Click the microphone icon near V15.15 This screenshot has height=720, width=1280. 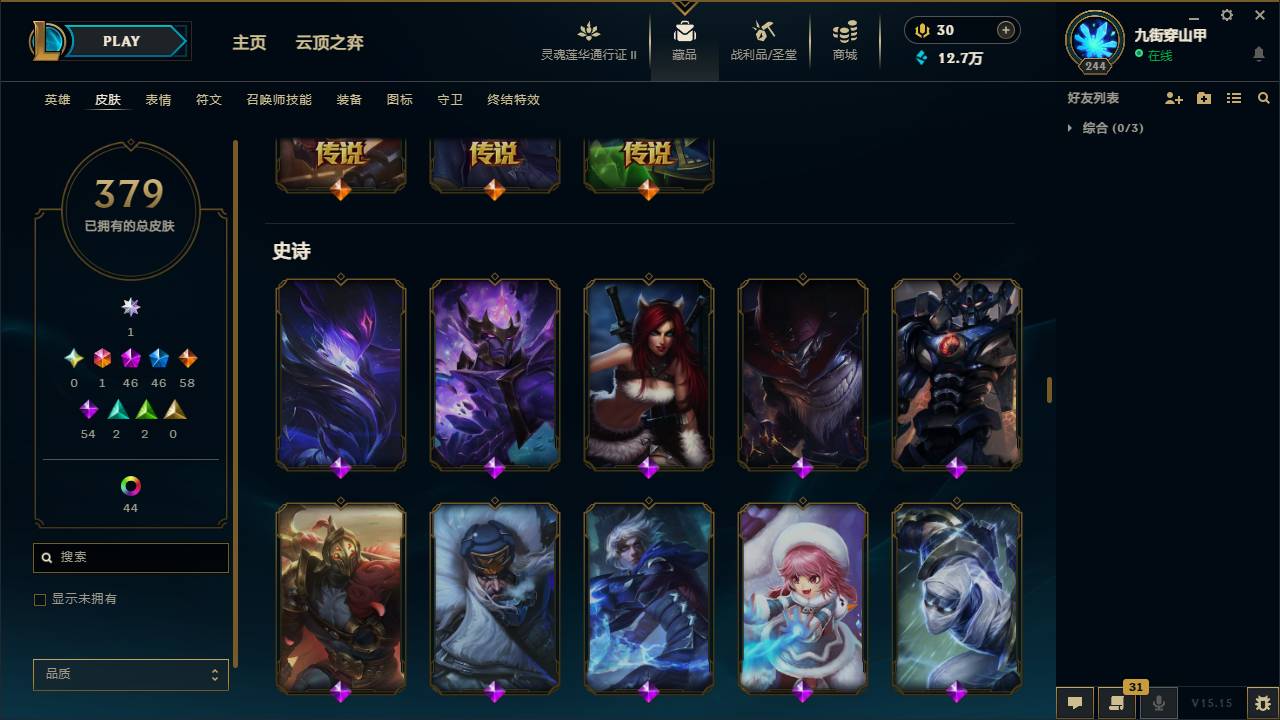click(x=1157, y=703)
